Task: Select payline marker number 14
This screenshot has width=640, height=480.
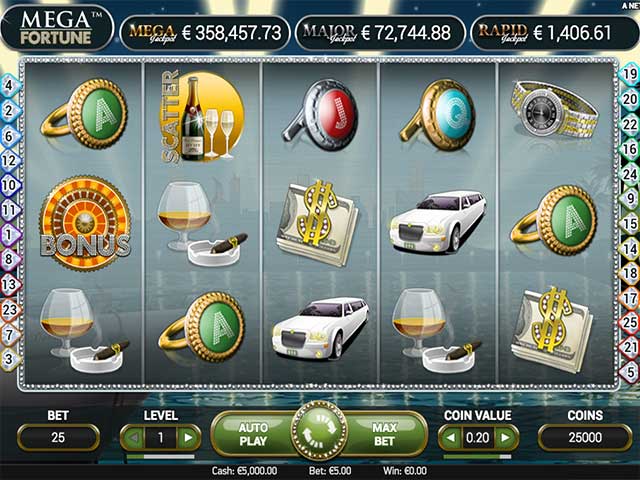Action: tap(630, 247)
